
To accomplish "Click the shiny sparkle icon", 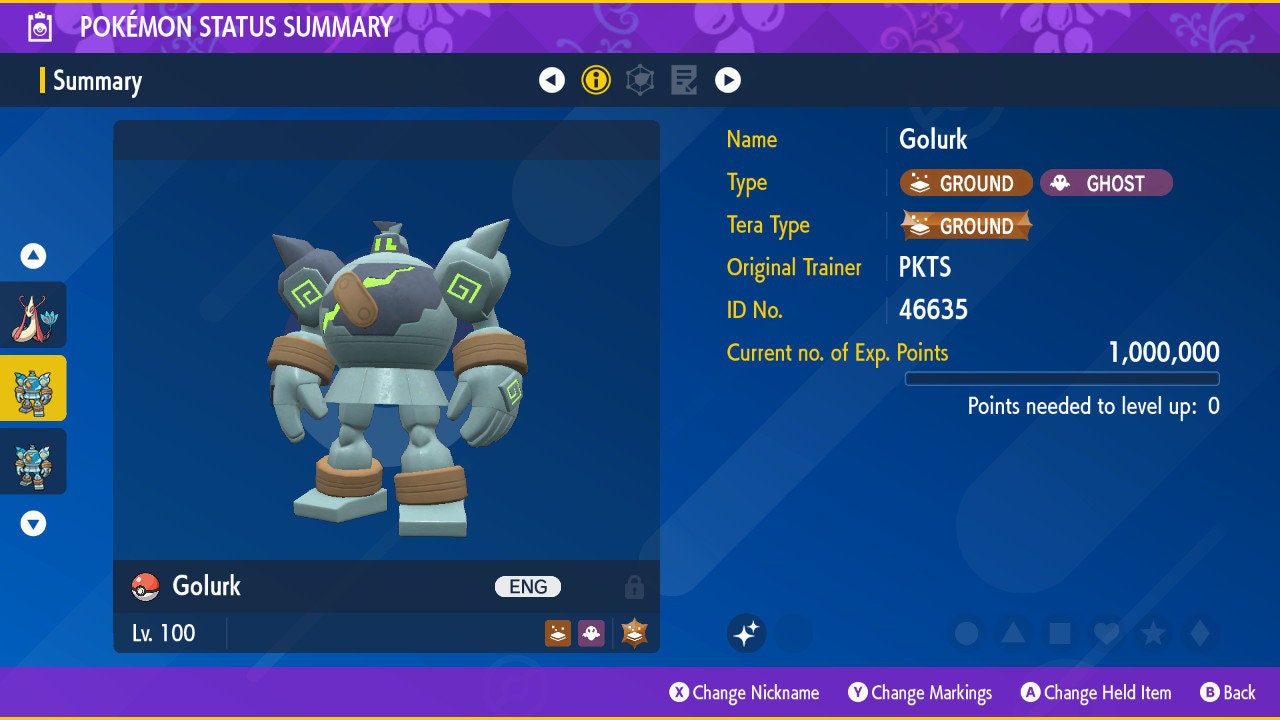I will pyautogui.click(x=746, y=633).
